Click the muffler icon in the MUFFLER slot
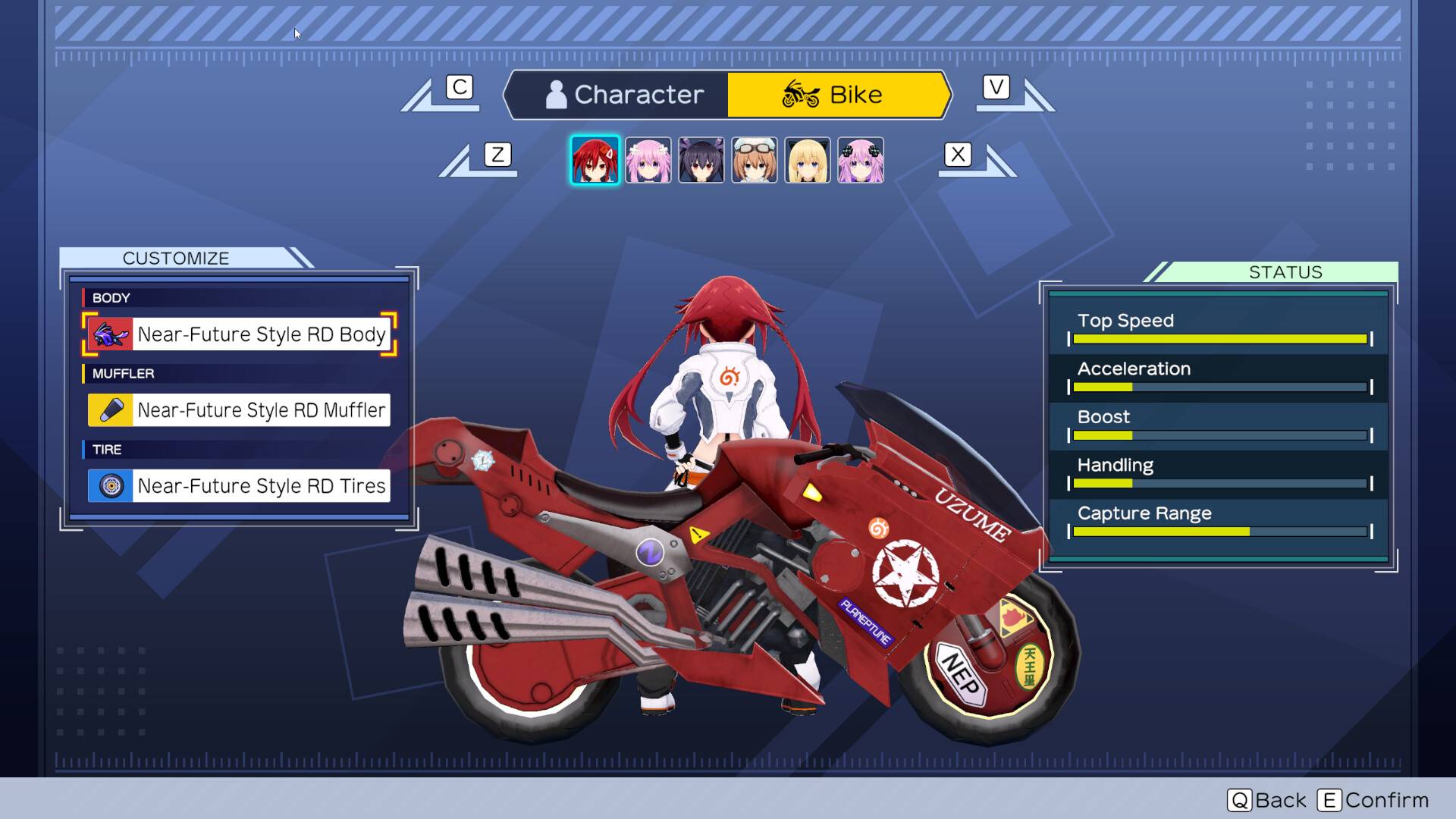The image size is (1456, 819). pyautogui.click(x=111, y=409)
